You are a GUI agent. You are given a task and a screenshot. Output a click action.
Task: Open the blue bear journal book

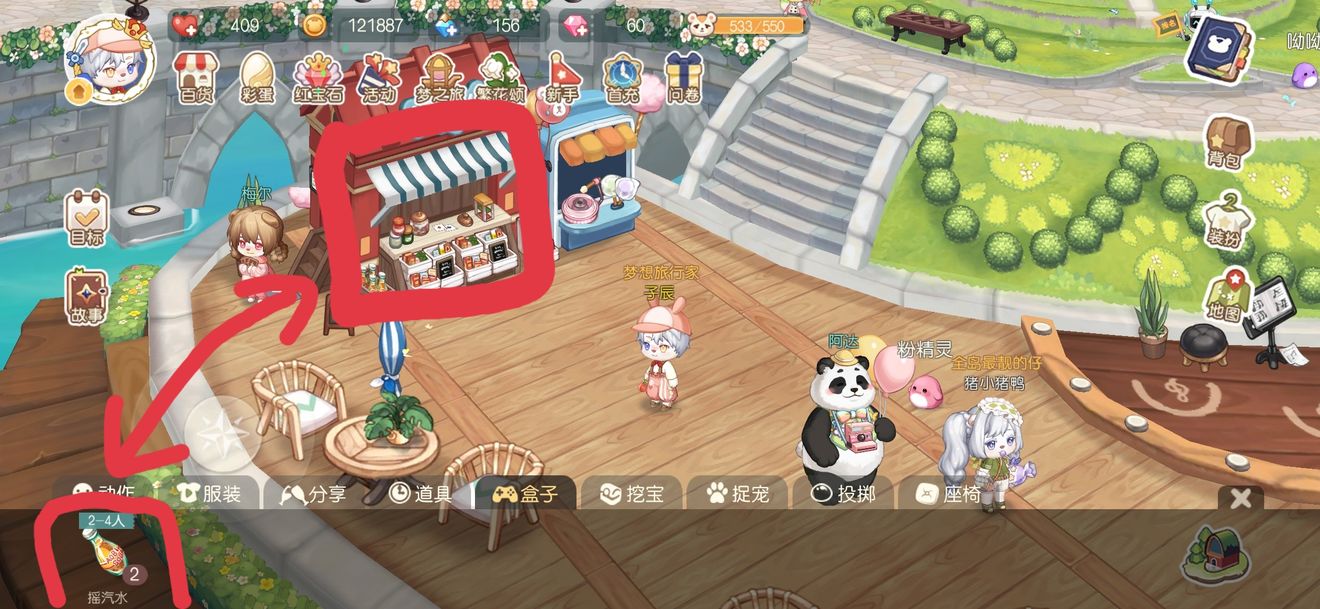[x=1218, y=45]
